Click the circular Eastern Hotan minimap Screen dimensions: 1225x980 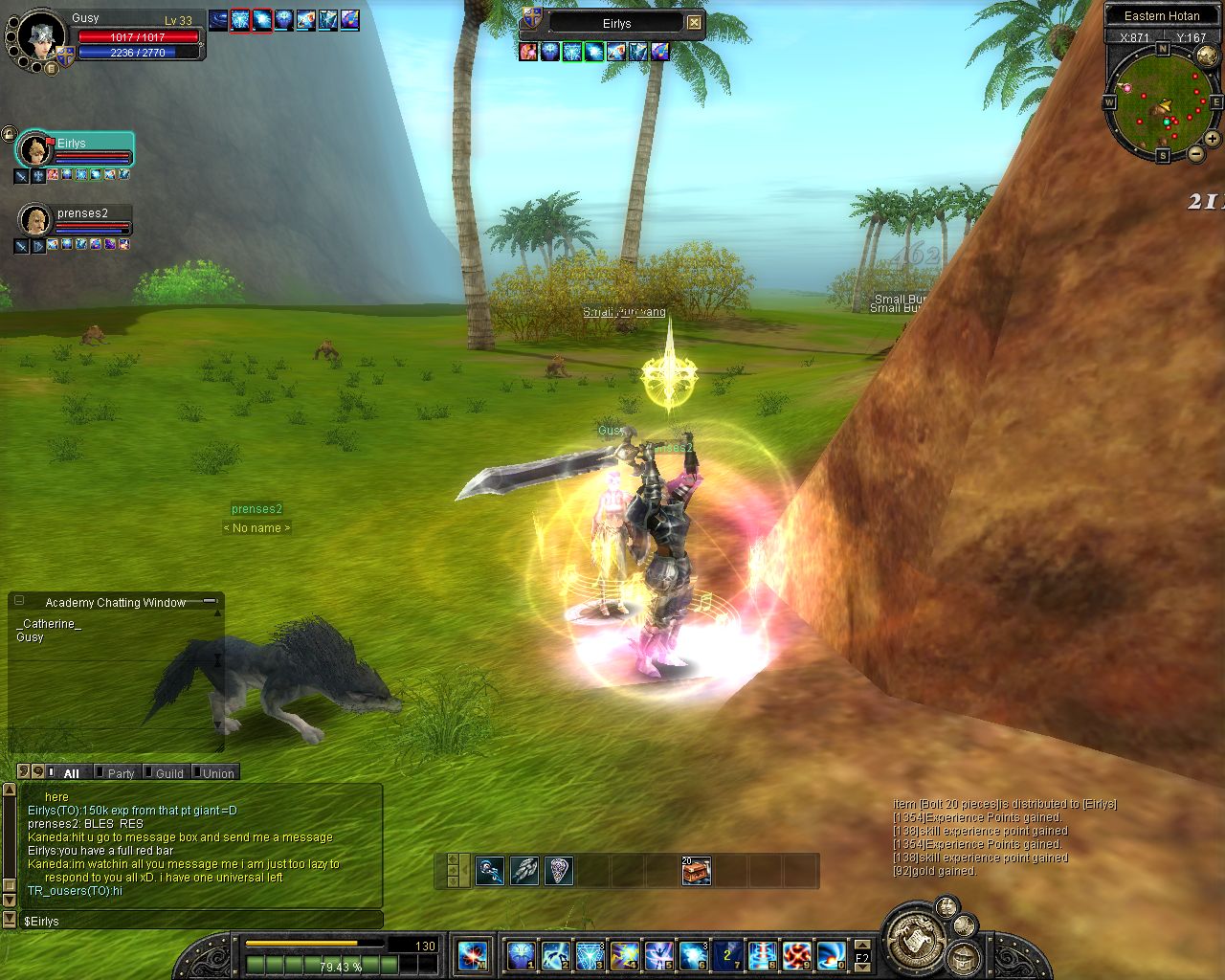pos(1162,103)
